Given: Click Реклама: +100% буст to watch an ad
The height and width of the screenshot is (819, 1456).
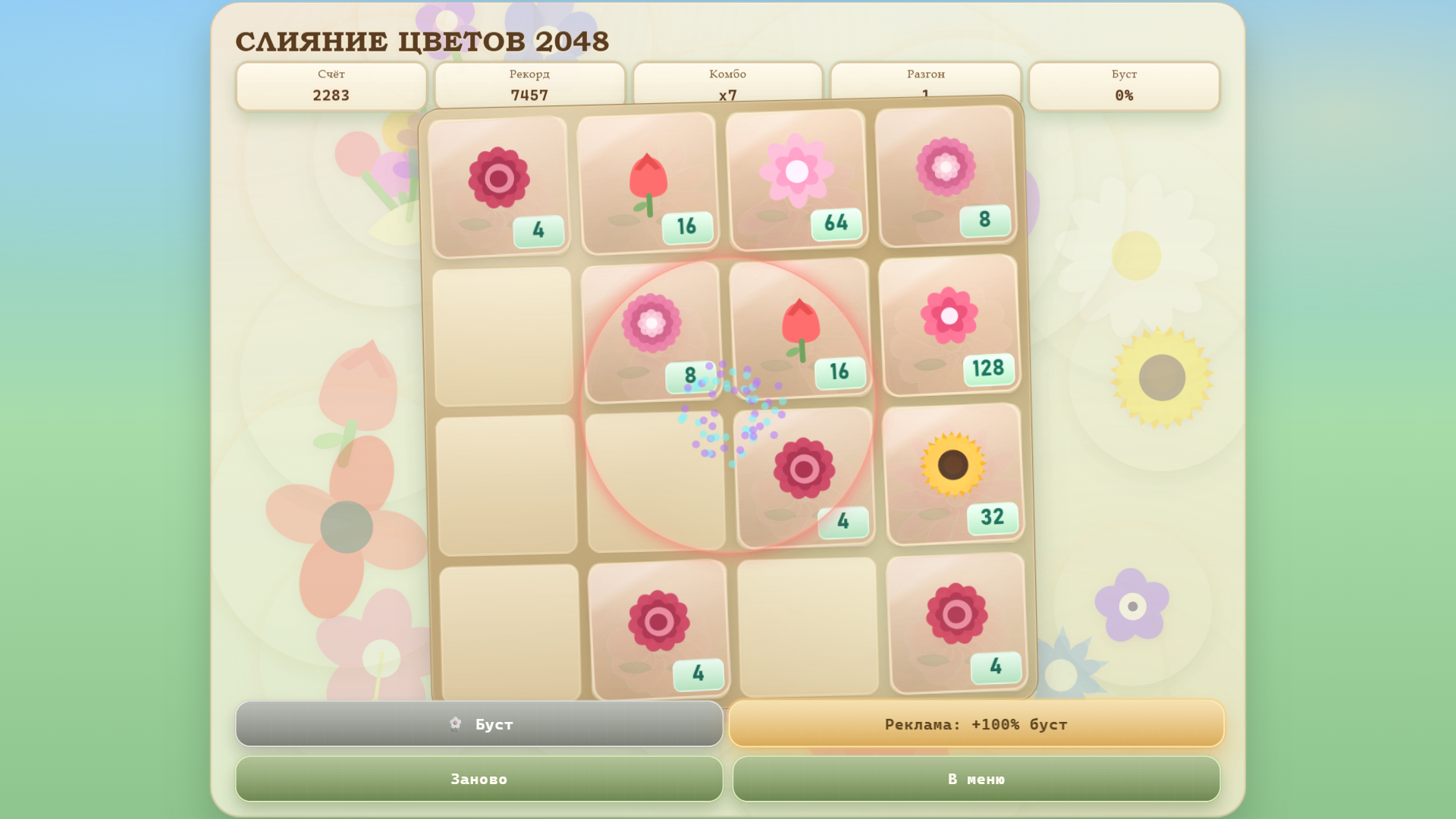Looking at the screenshot, I should [976, 724].
